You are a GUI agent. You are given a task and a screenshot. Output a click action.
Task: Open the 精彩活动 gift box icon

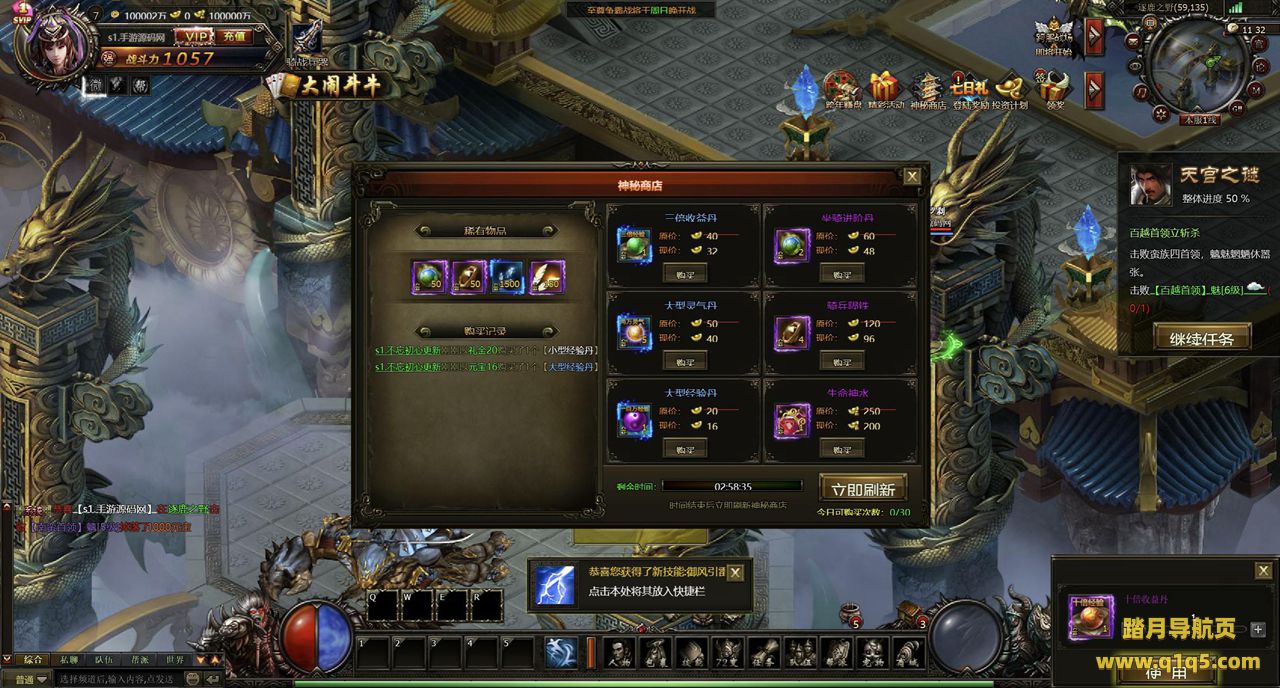point(885,90)
